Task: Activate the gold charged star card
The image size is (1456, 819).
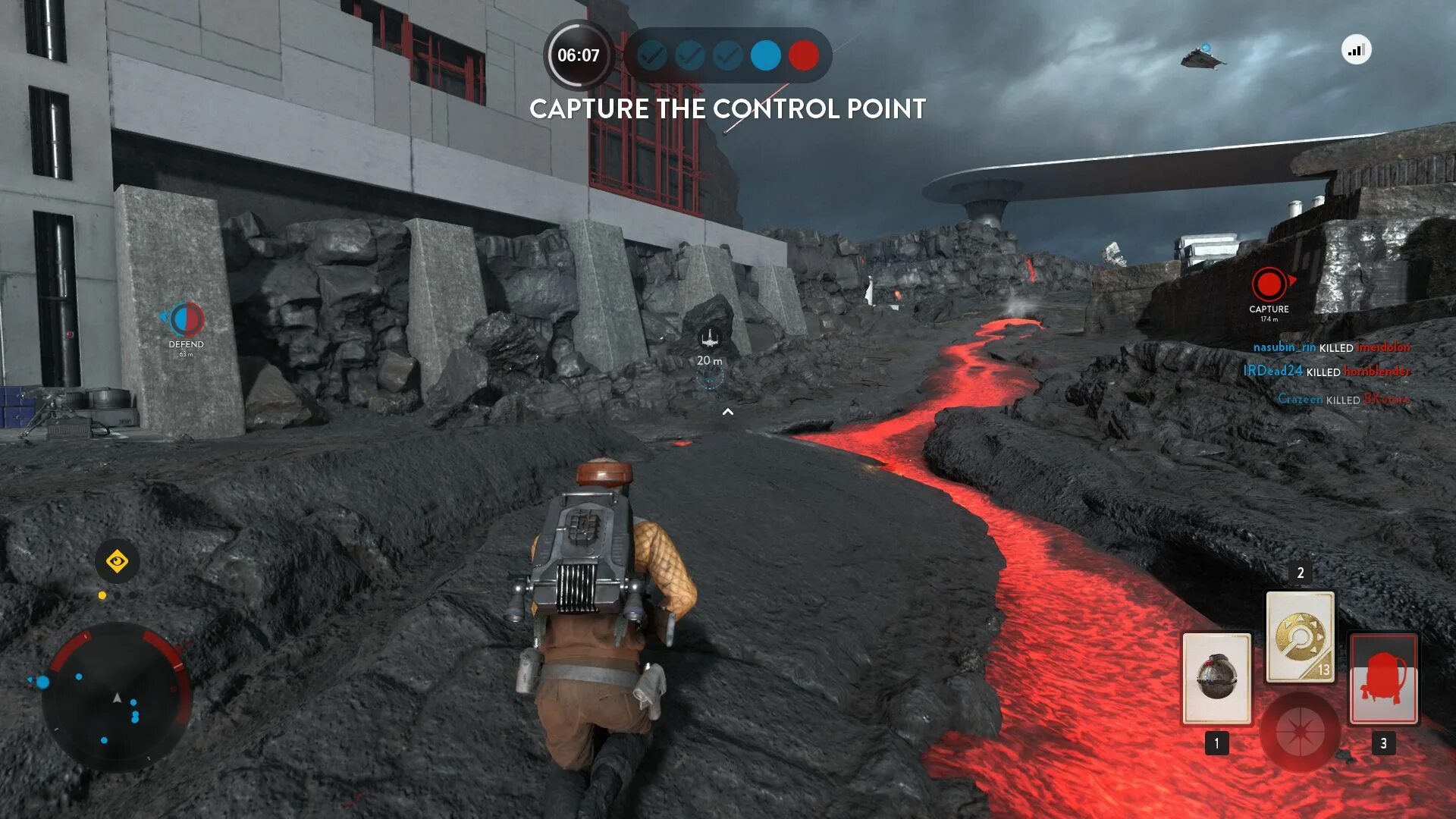Action: [1300, 637]
